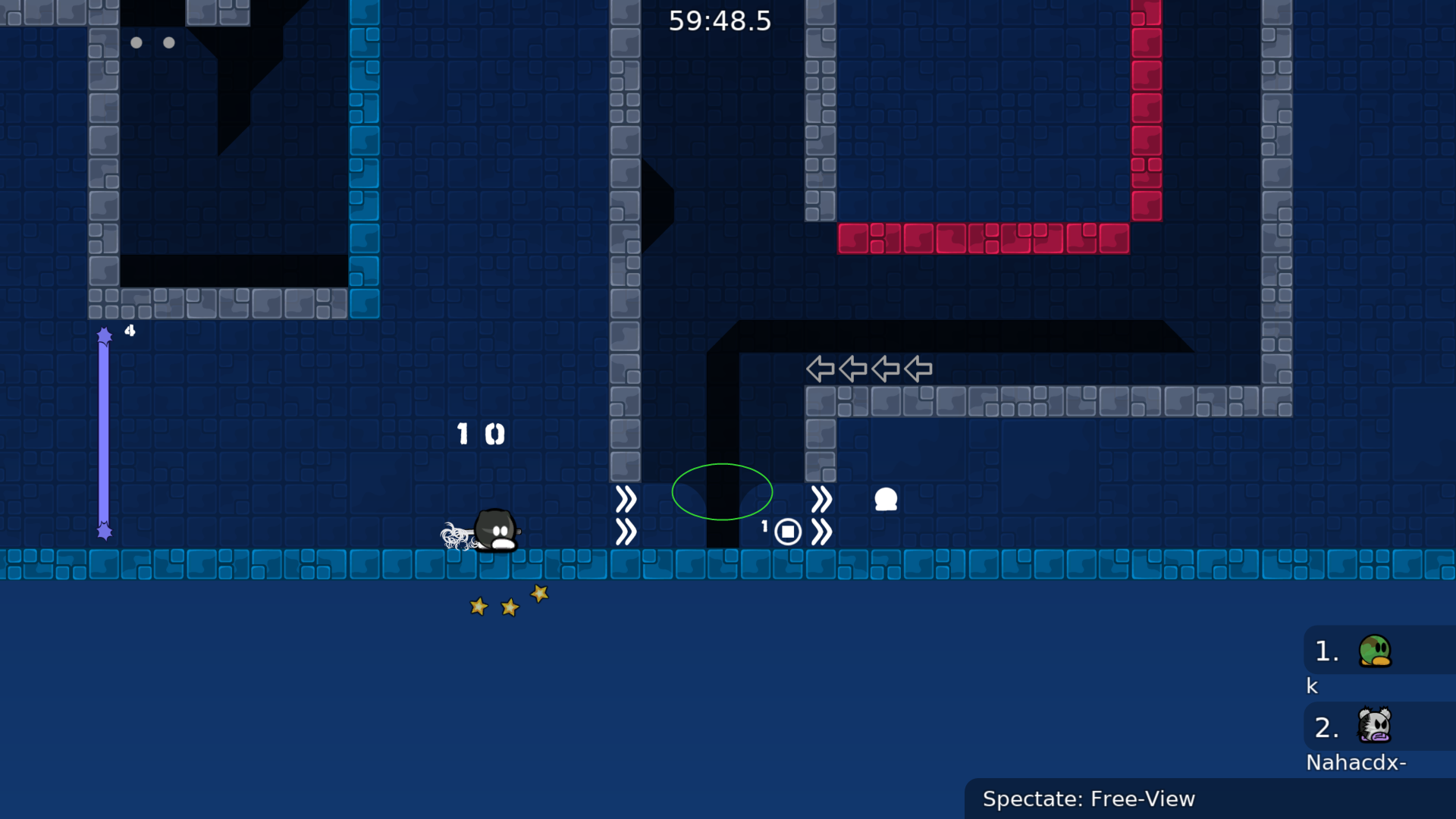1456x819 pixels.
Task: Click the stopper sign tile near the speedup arrows
Action: click(x=788, y=532)
